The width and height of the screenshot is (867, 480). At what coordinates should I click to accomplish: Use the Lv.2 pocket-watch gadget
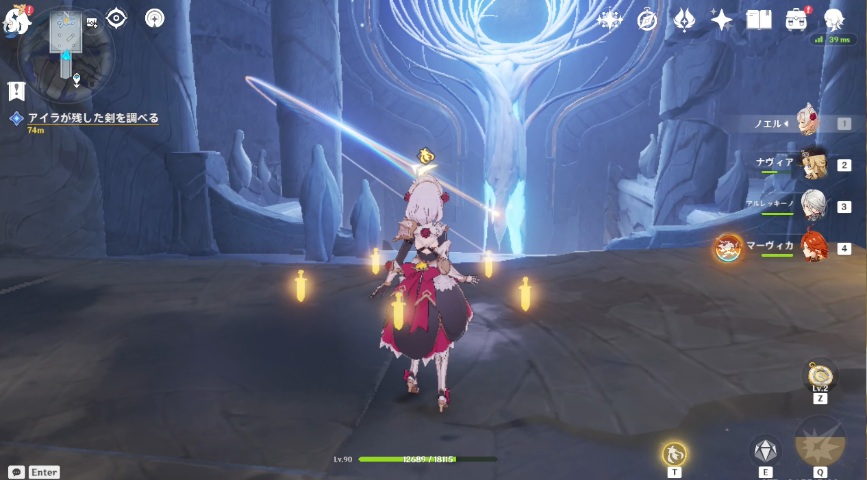point(820,378)
